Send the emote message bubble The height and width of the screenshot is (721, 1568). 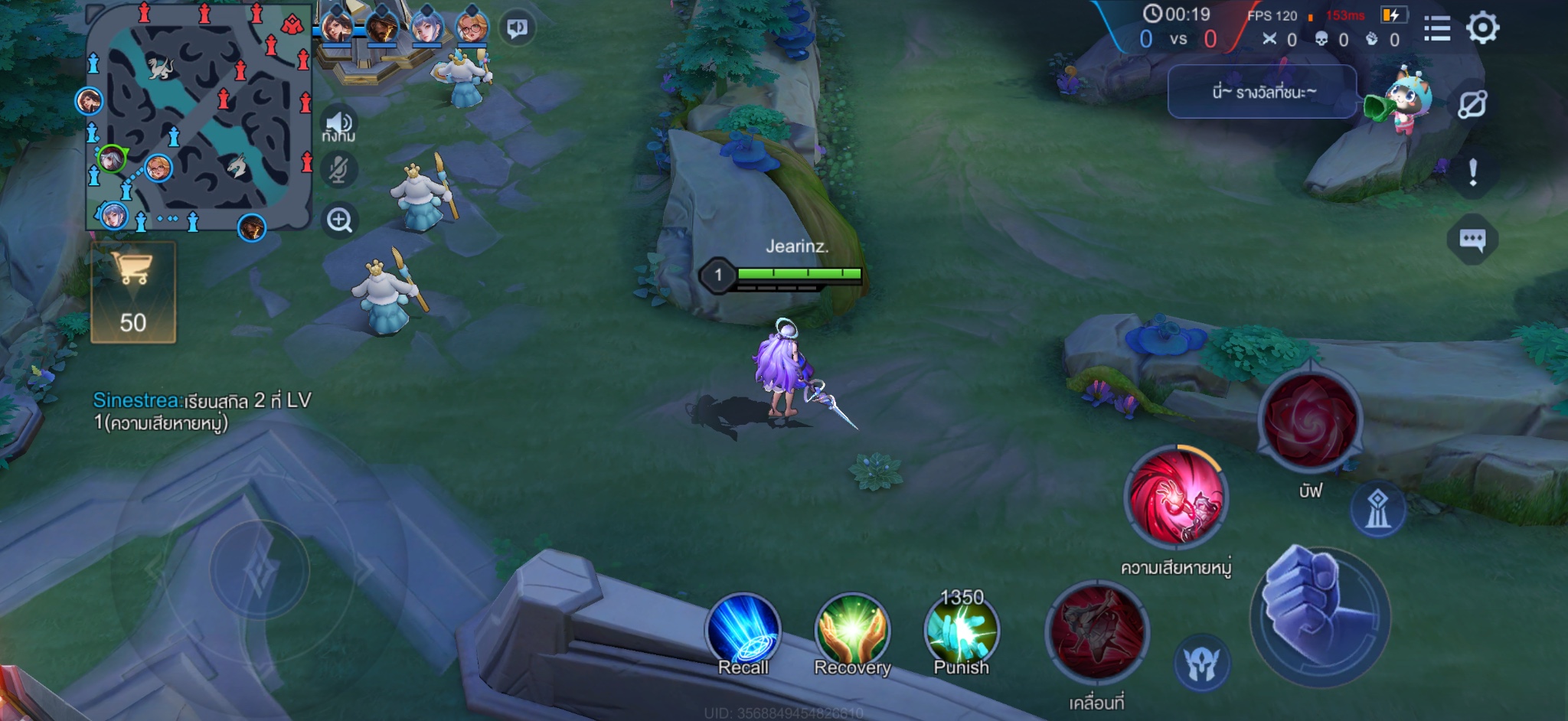click(1261, 92)
